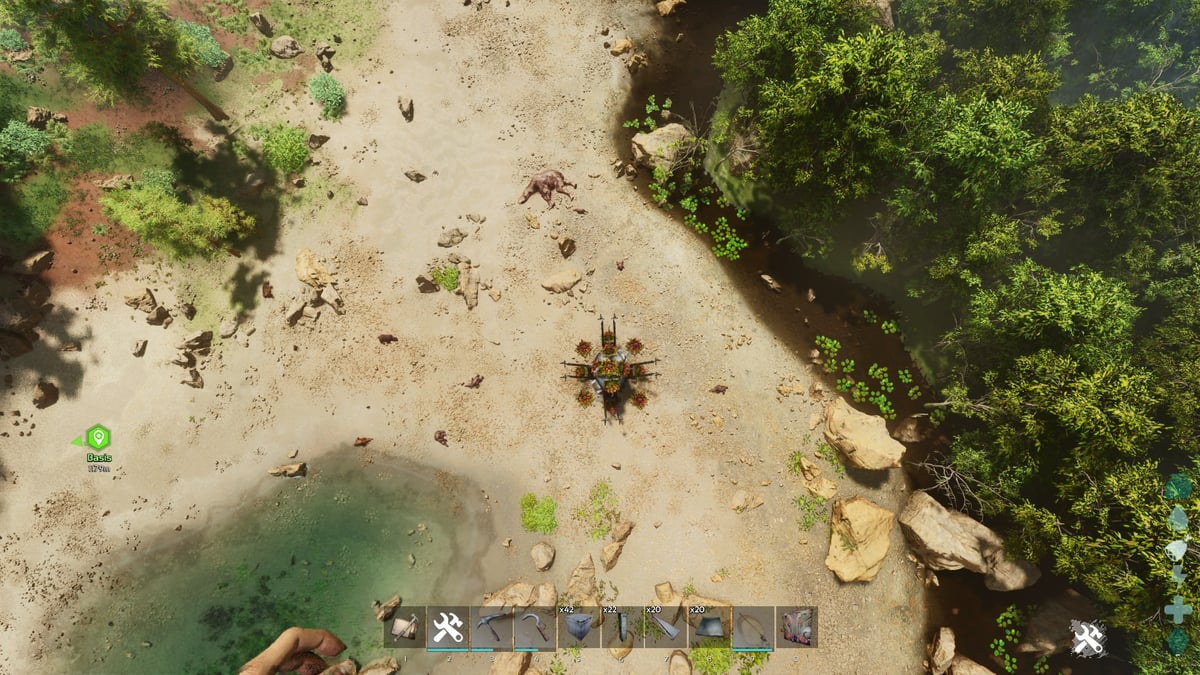Screen dimensions: 1200x675
Task: Choose the ramp piece stack in the hotbar
Action: [666, 627]
